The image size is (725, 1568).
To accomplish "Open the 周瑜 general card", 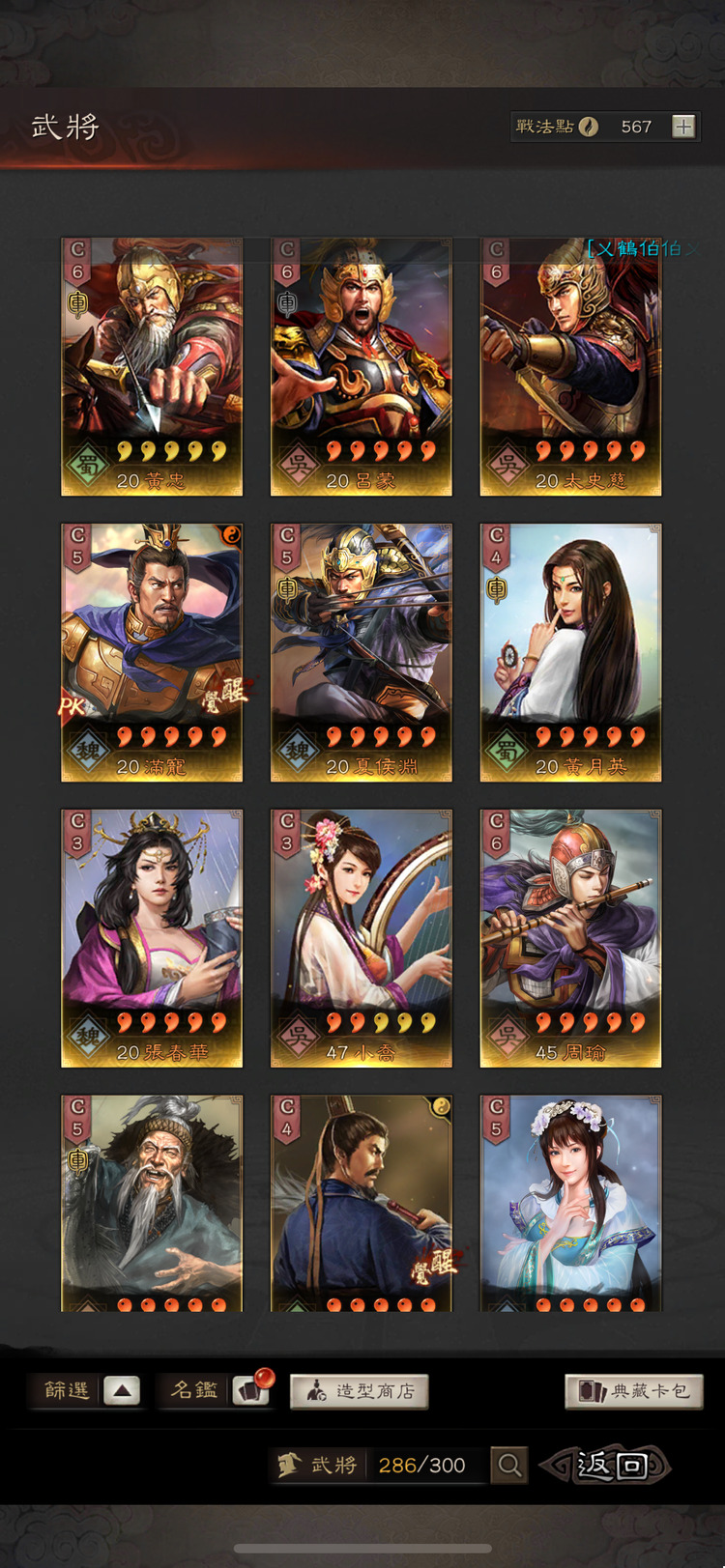I will [x=570, y=938].
